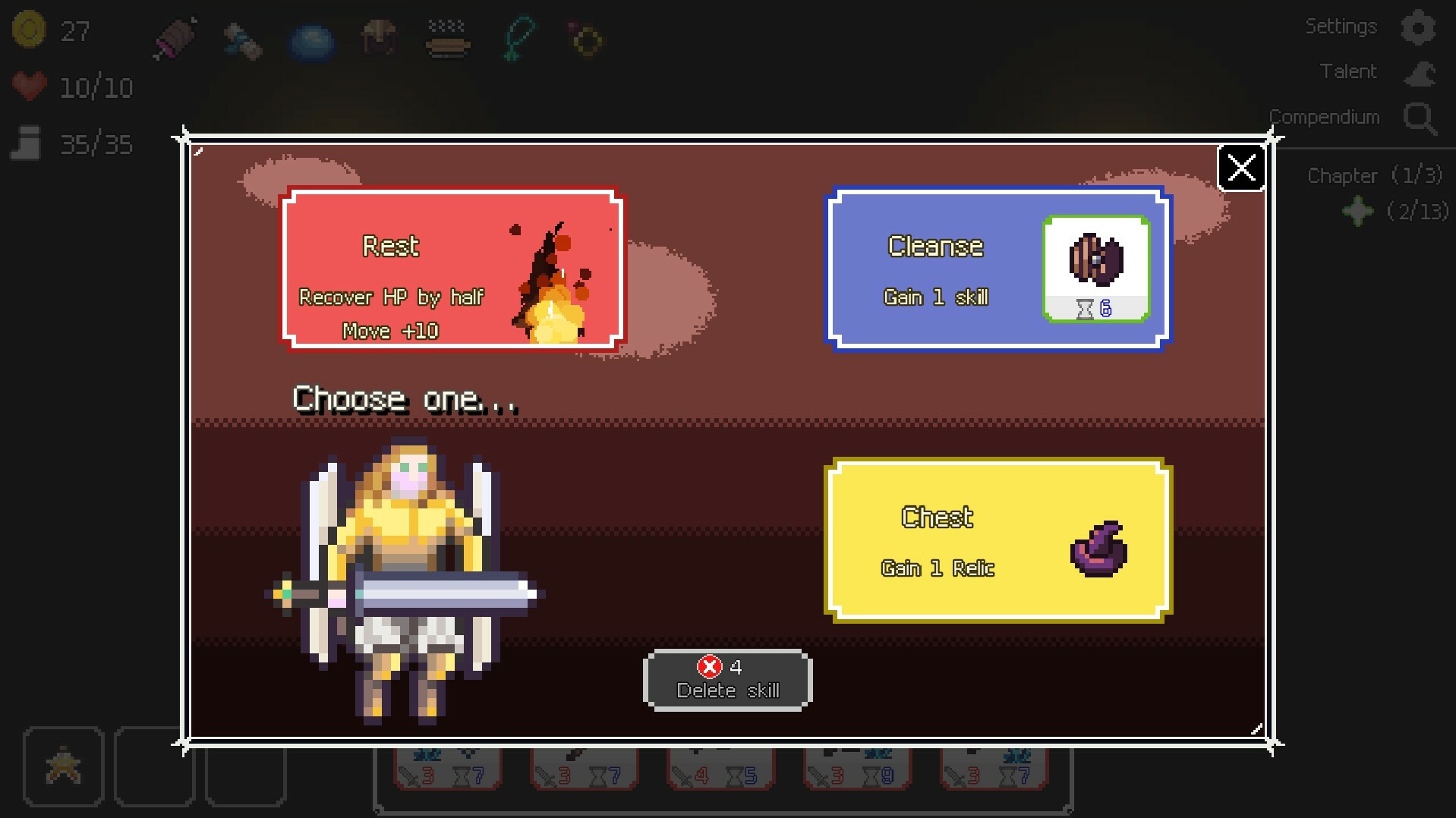Select the star icon slot at bottom left
The image size is (1456, 818).
pyautogui.click(x=64, y=766)
